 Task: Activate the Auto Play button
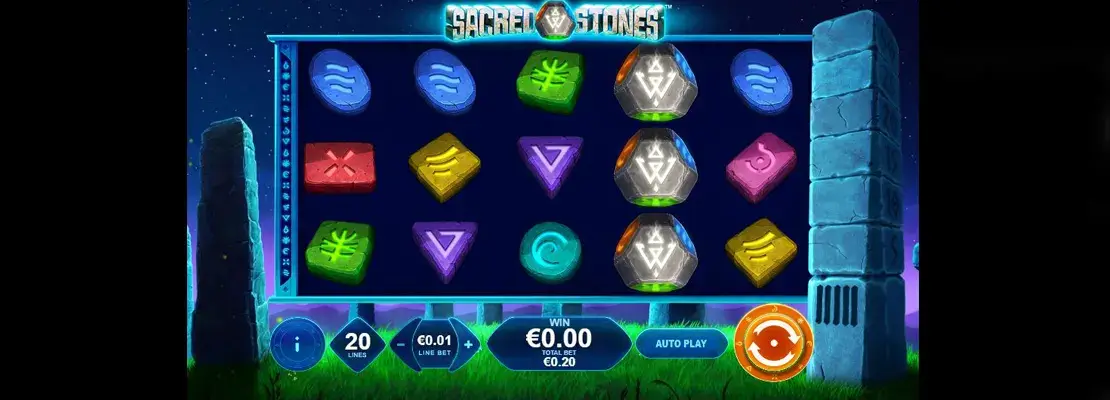click(x=680, y=343)
